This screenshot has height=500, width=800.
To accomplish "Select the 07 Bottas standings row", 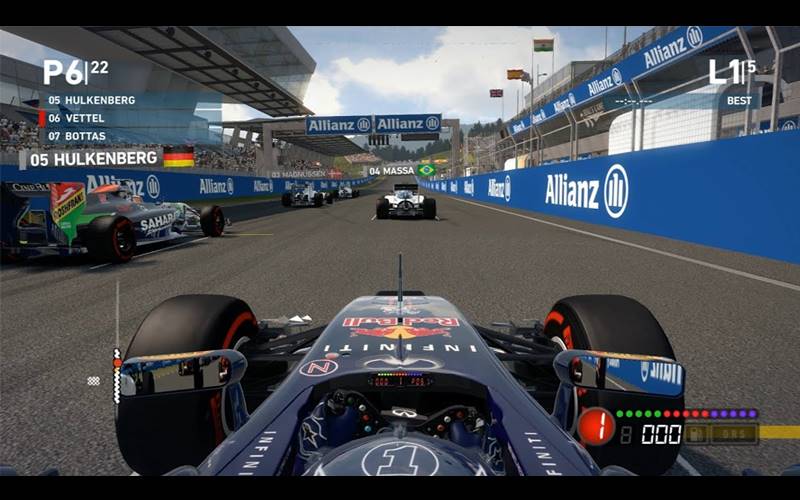I will point(76,135).
